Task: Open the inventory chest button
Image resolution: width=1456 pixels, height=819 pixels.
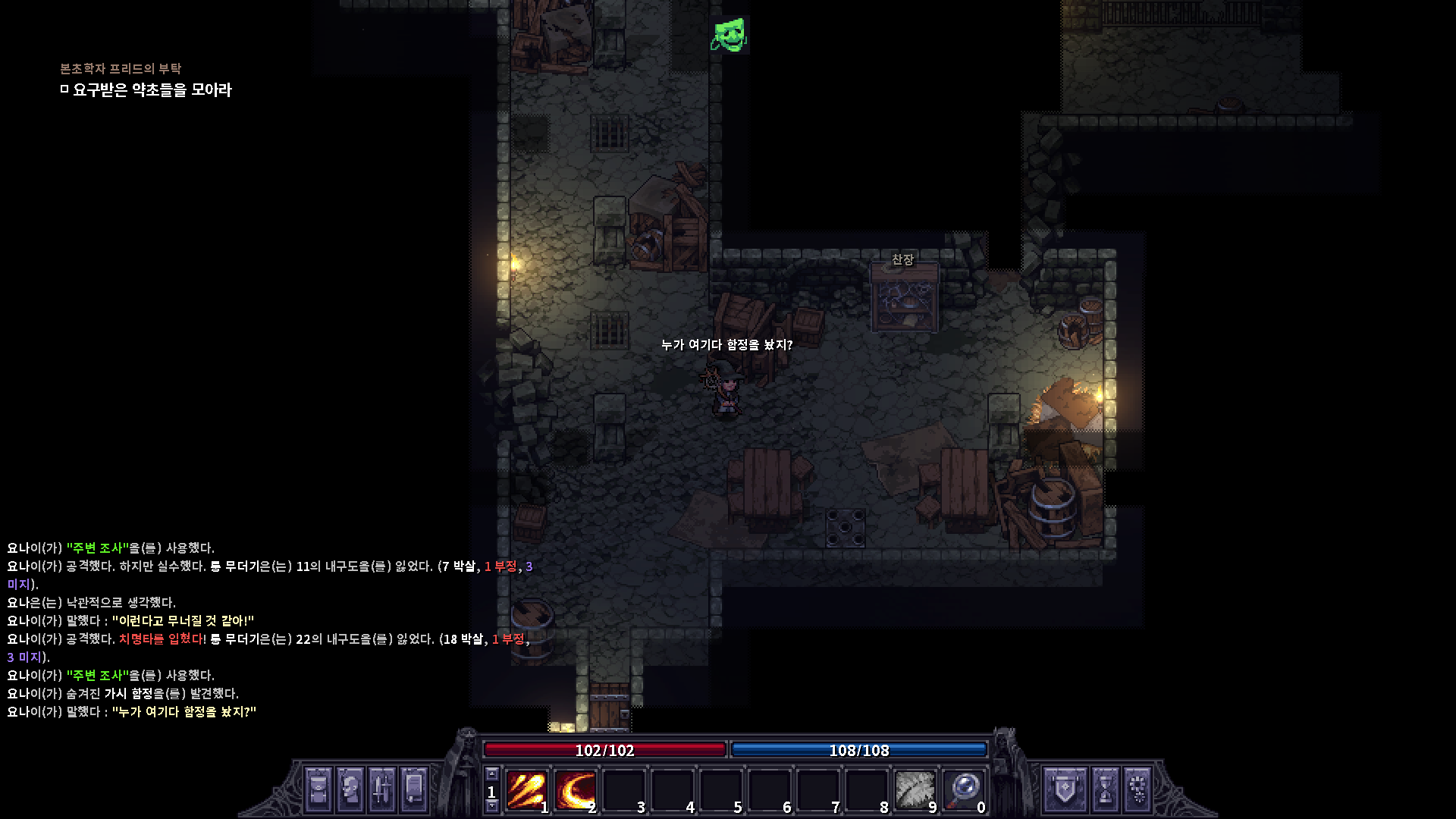Action: [318, 789]
